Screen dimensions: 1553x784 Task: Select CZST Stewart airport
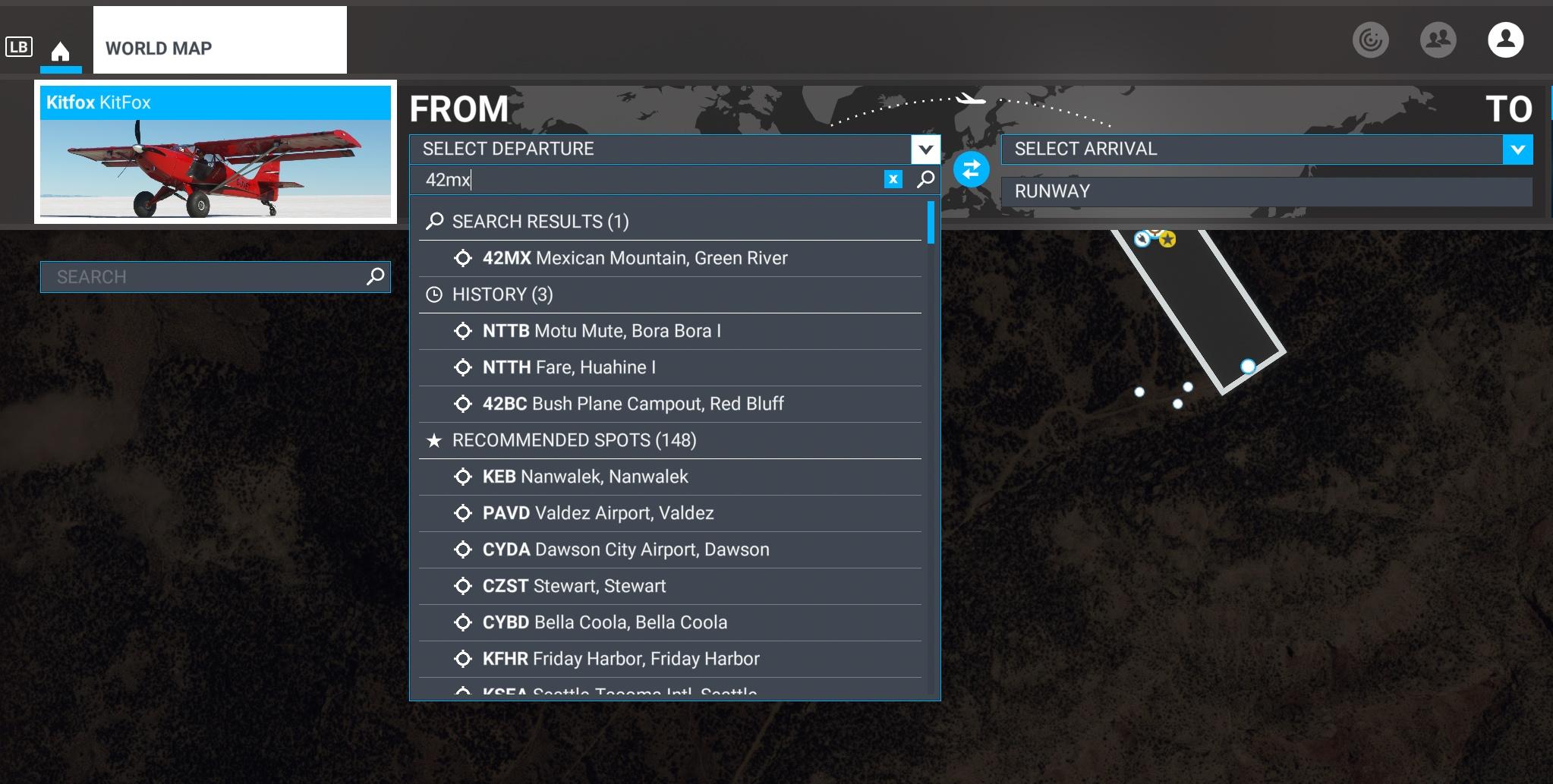pyautogui.click(x=573, y=586)
